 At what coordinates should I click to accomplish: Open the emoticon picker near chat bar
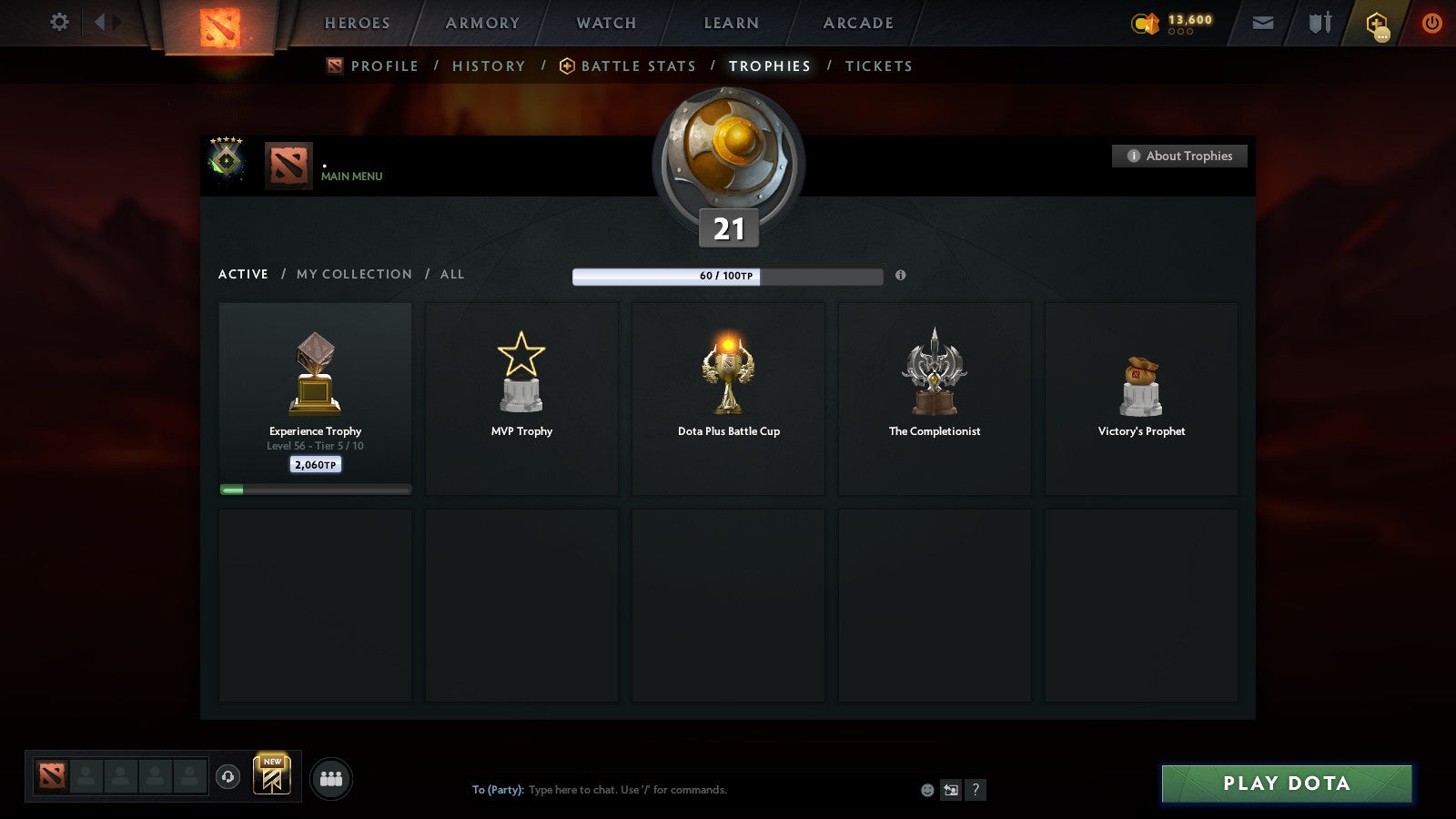point(926,790)
